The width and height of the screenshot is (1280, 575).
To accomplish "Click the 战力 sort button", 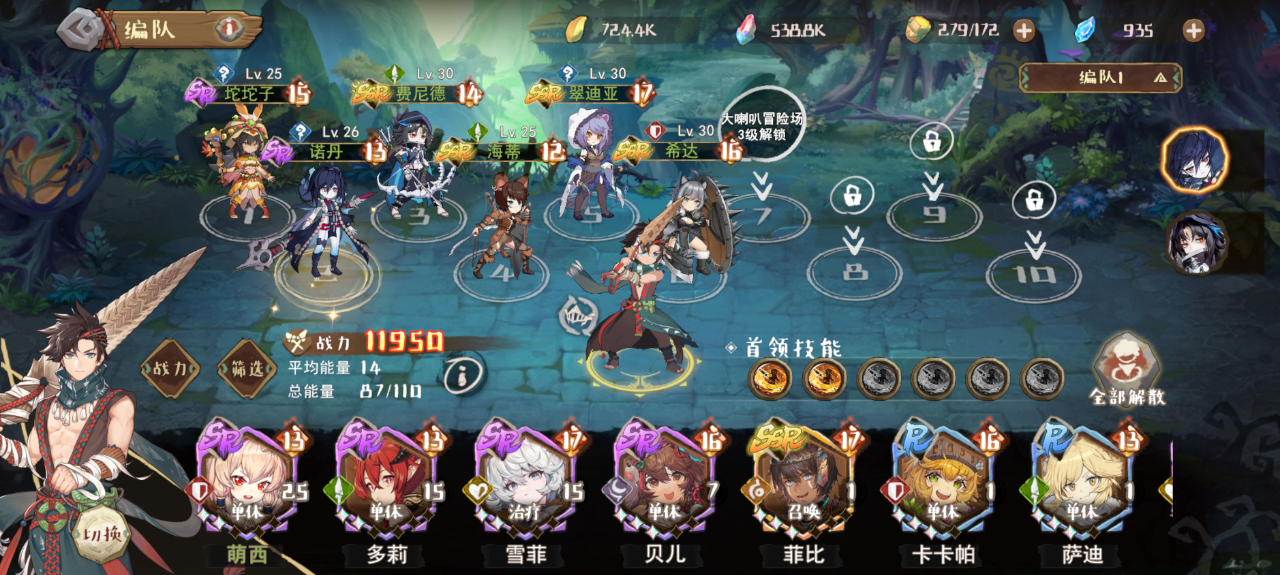I will 168,368.
